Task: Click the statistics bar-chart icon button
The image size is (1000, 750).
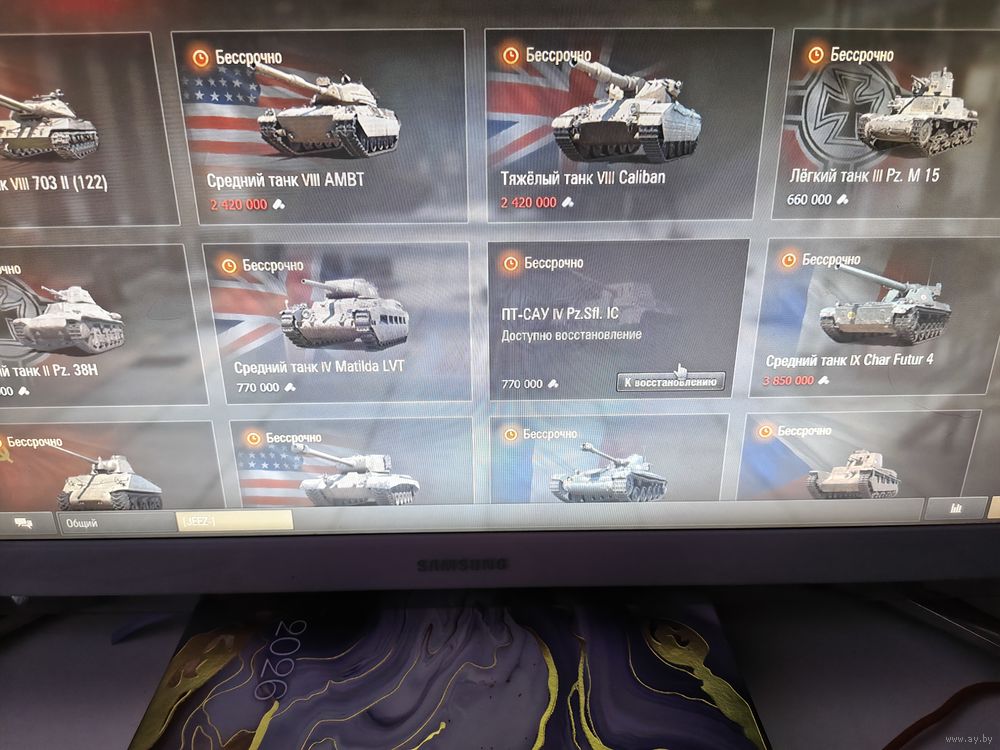Action: click(954, 509)
